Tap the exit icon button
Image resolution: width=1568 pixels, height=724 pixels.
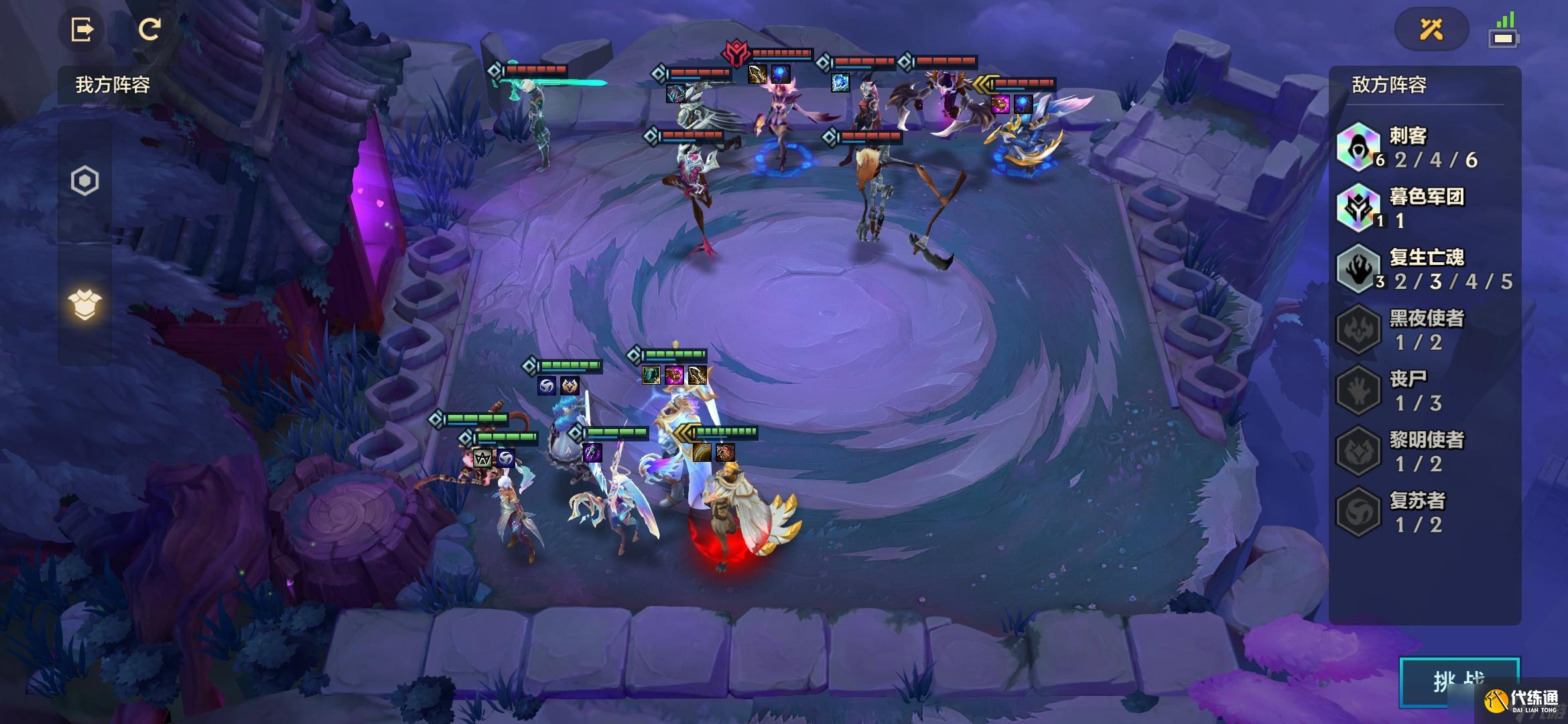point(82,29)
